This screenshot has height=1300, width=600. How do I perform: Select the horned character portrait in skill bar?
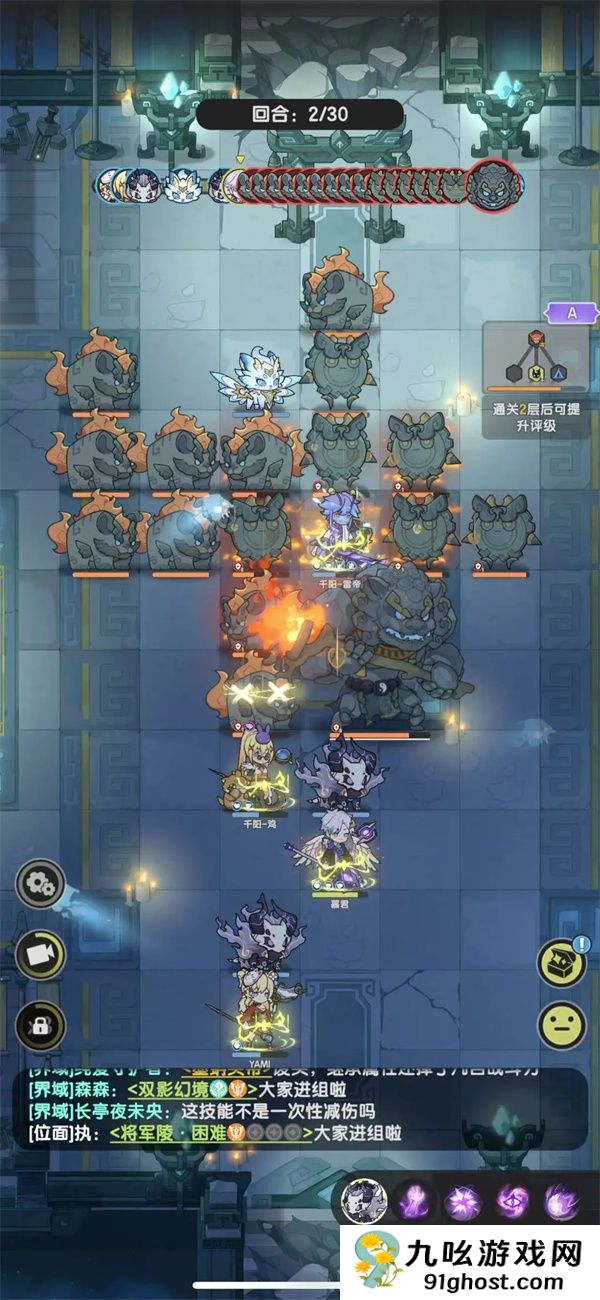(364, 1201)
